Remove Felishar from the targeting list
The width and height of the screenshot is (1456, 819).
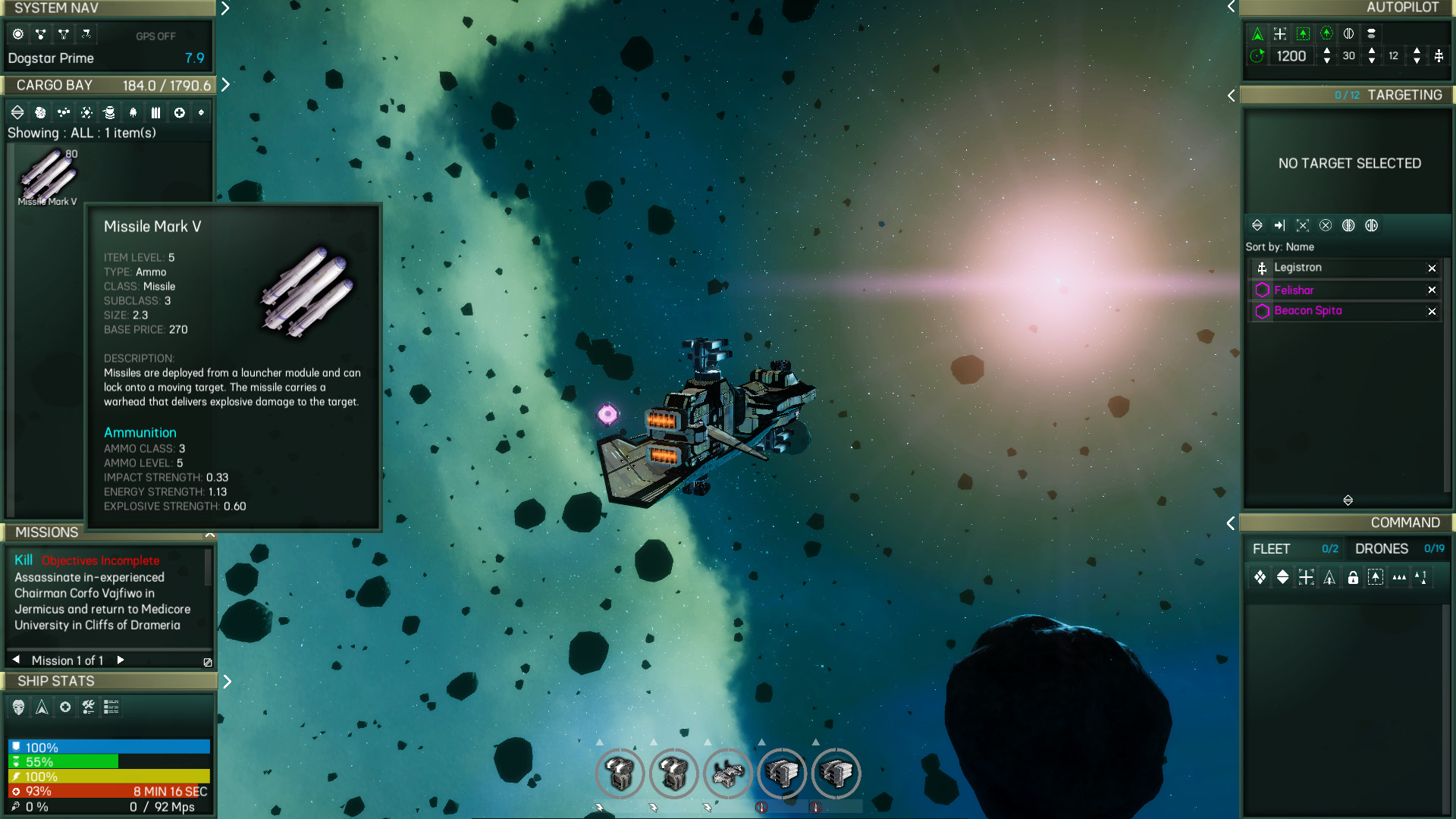pyautogui.click(x=1432, y=290)
